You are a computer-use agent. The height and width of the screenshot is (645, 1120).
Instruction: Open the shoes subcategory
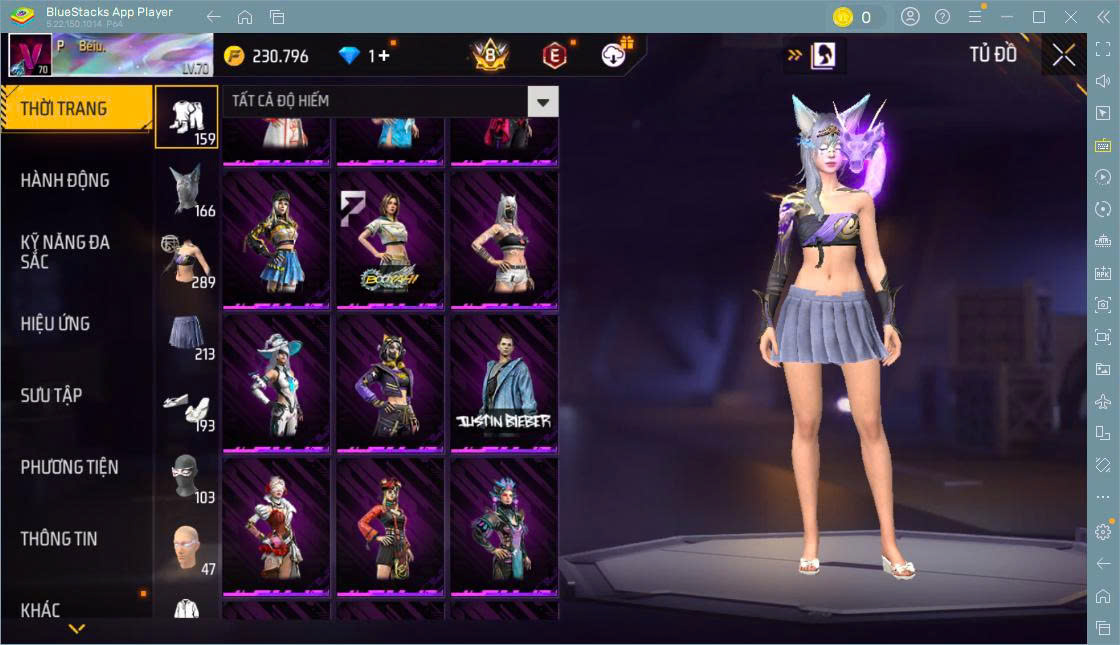tap(187, 407)
